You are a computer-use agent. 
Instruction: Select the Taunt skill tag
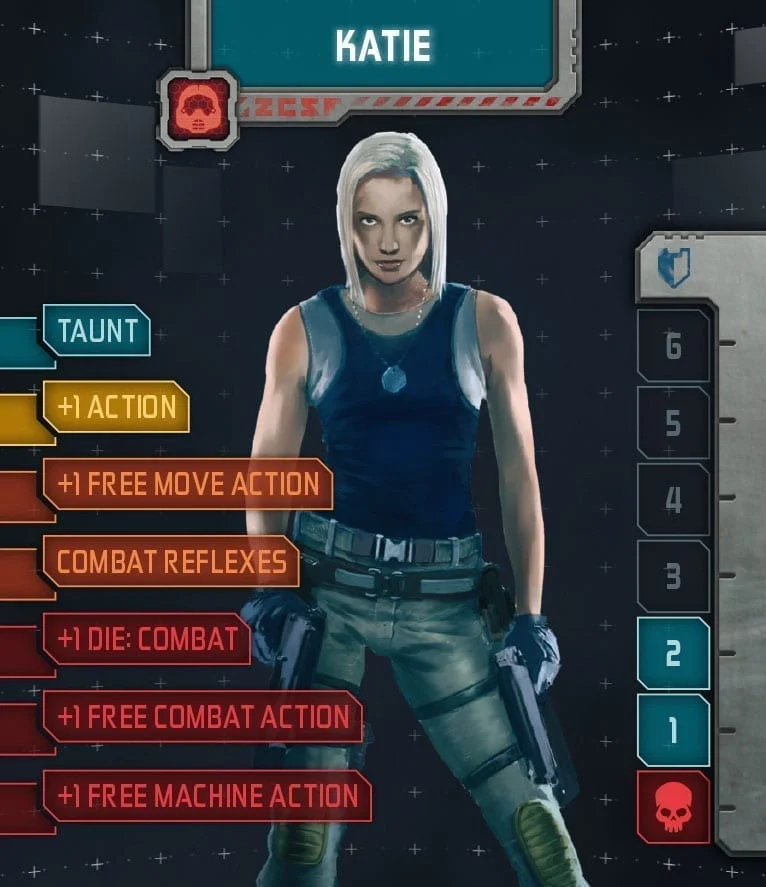coord(96,331)
